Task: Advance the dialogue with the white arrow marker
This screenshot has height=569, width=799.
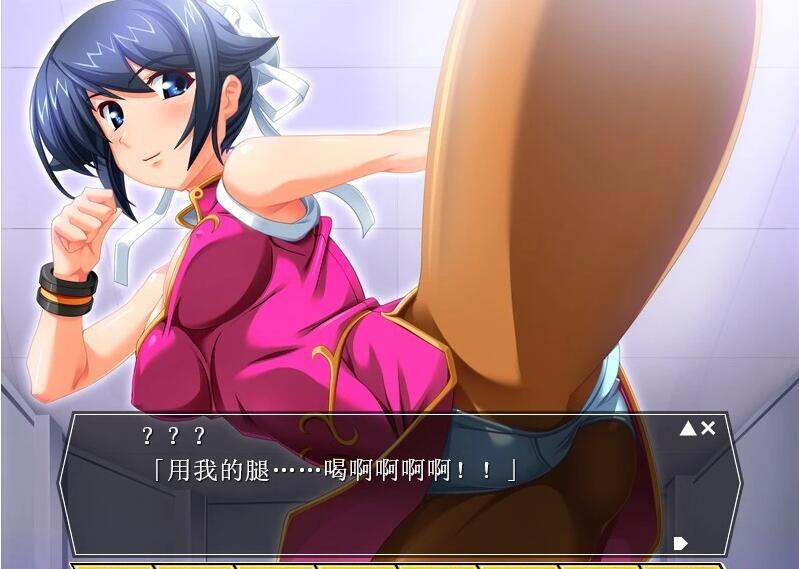Action: point(681,543)
